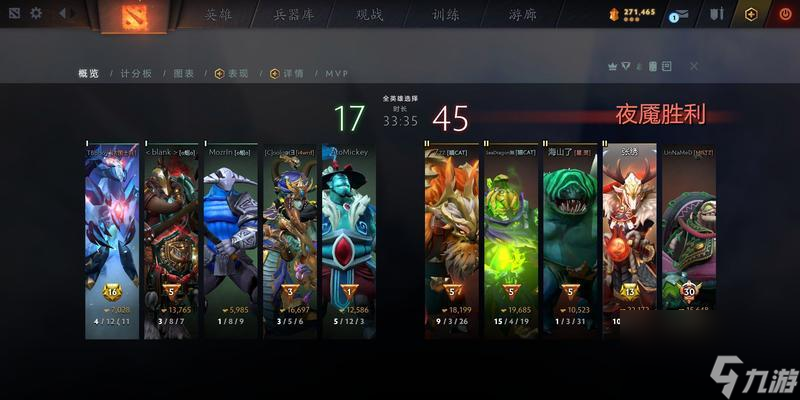Open the 游廊 (Arcade) menu
The height and width of the screenshot is (400, 800).
point(522,15)
